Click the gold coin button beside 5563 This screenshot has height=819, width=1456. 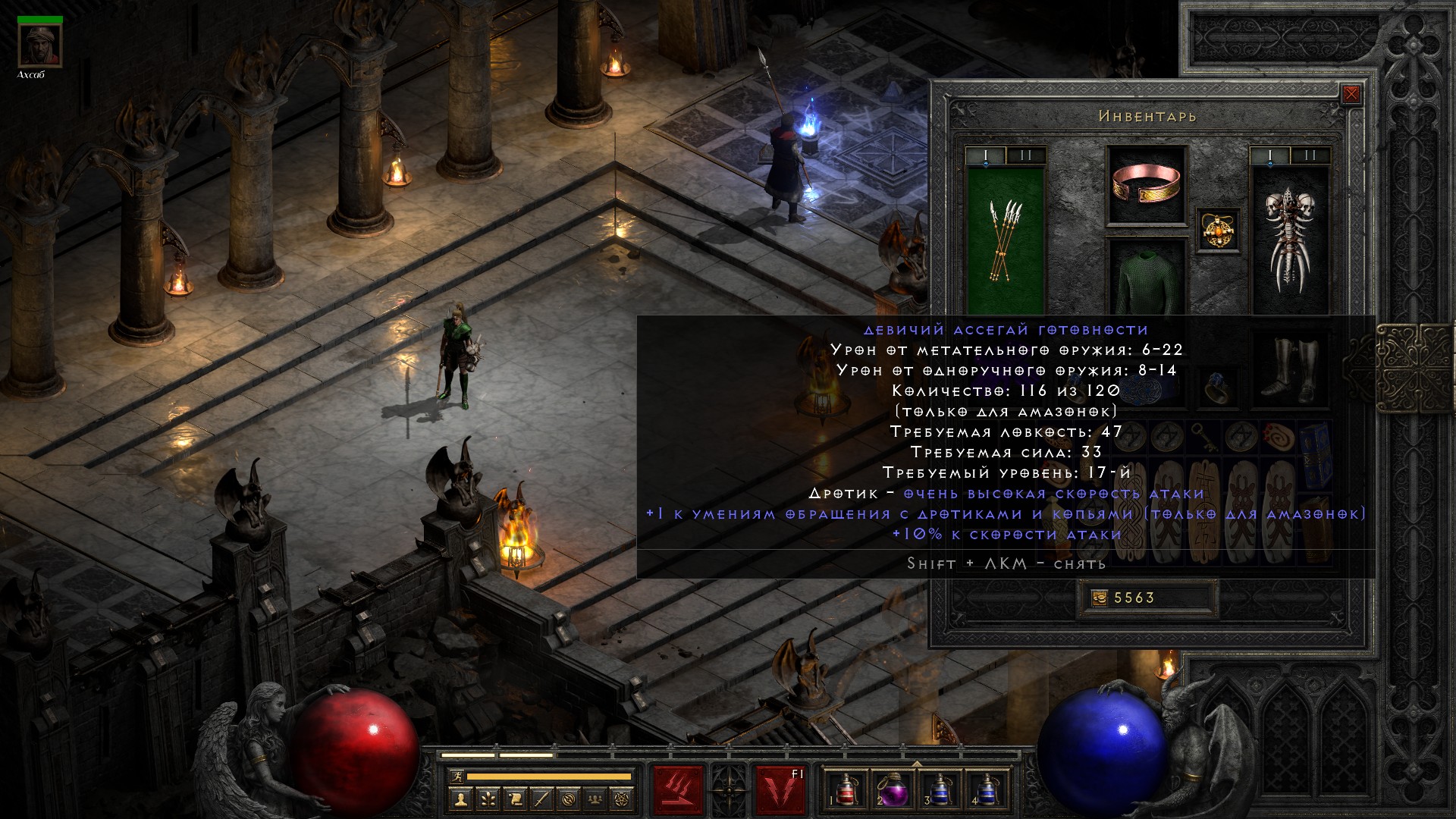1100,598
